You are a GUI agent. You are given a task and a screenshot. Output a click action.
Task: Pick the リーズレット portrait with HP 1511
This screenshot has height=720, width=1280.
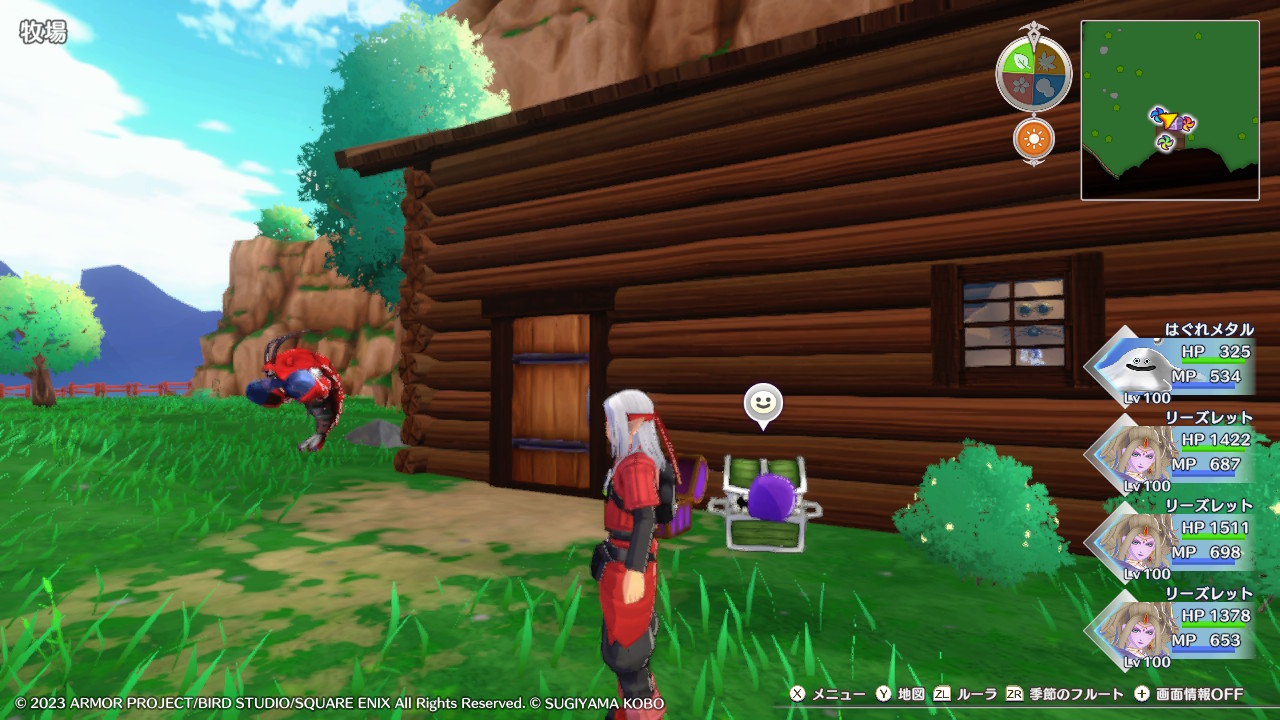click(1131, 542)
